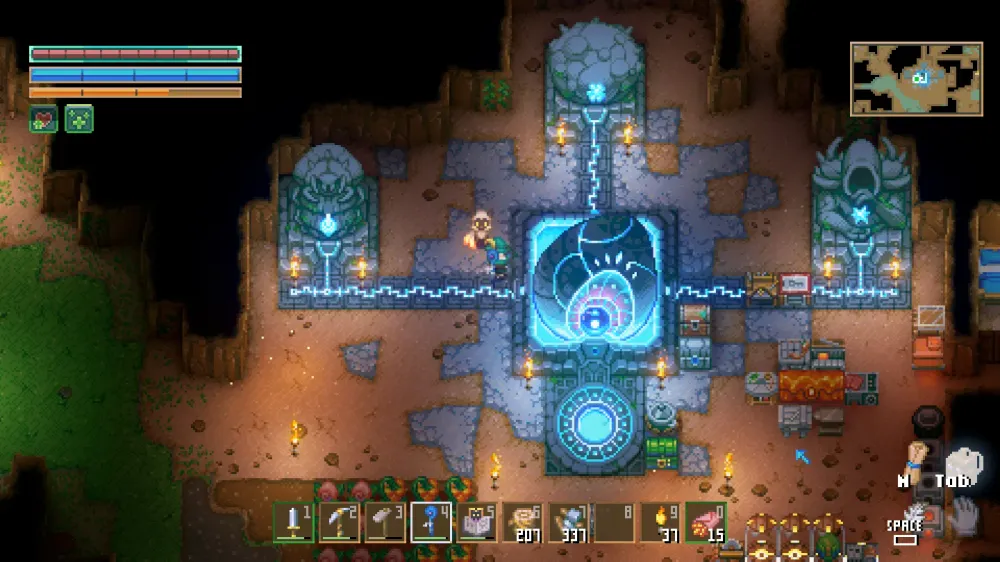The width and height of the screenshot is (1000, 562).
Task: Choose the grey tool in hotbar slot 3
Action: (x=386, y=522)
